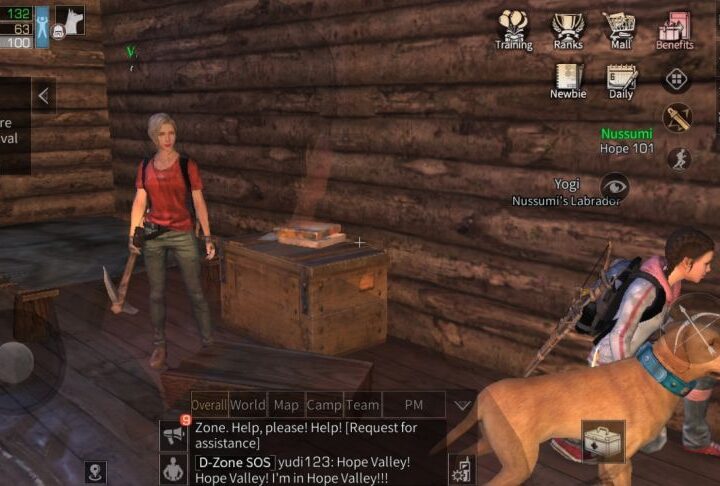Switch to the Overall chat tab
The width and height of the screenshot is (720, 486).
pyautogui.click(x=209, y=405)
